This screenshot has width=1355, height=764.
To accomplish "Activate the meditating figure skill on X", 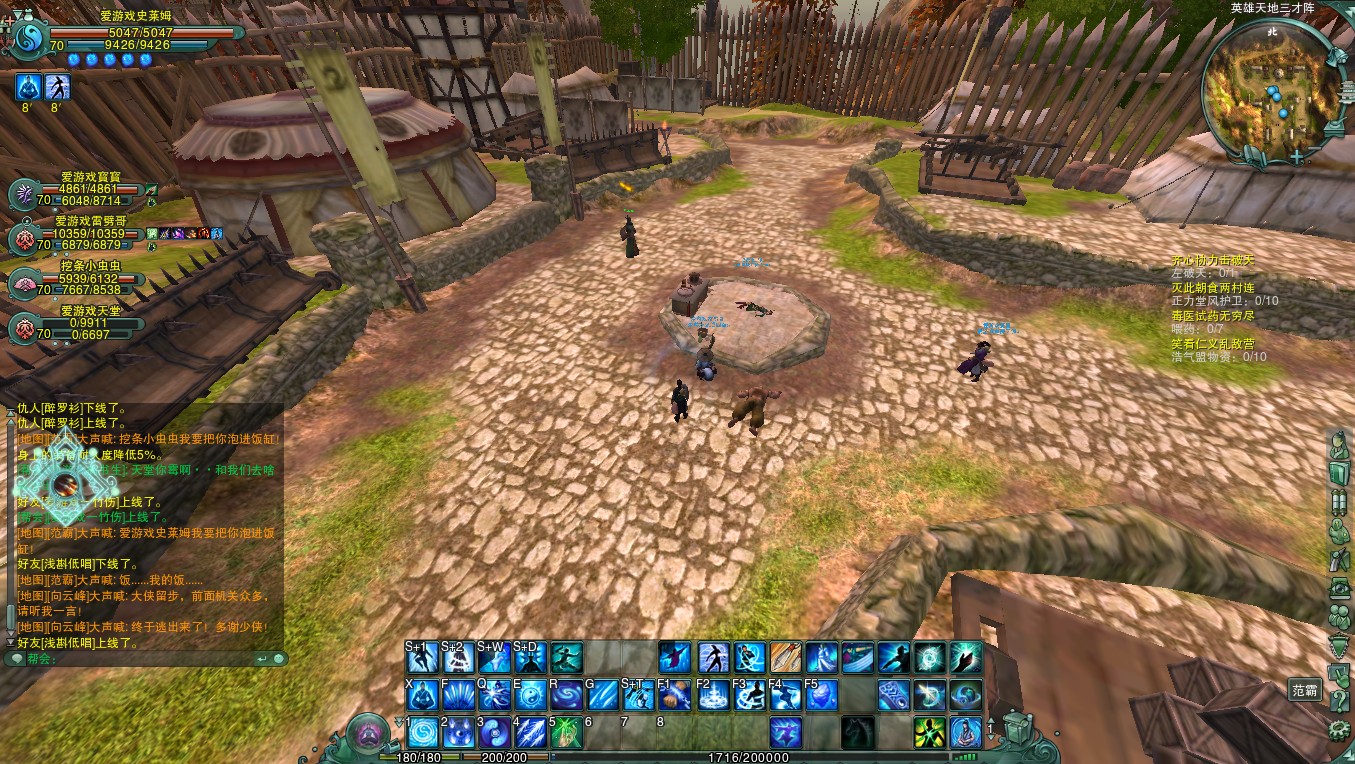I will pyautogui.click(x=421, y=694).
